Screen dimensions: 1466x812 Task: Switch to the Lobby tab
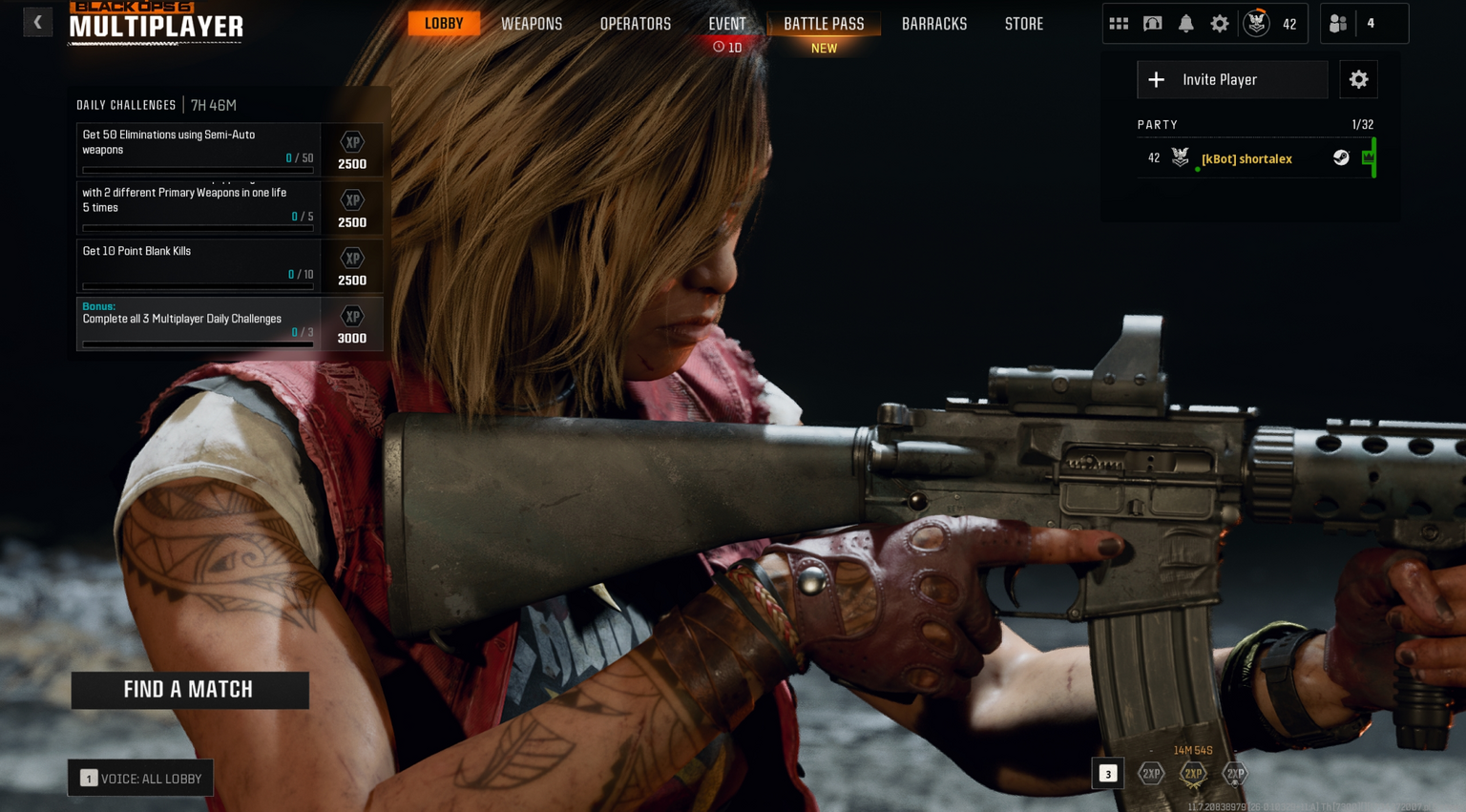point(444,24)
